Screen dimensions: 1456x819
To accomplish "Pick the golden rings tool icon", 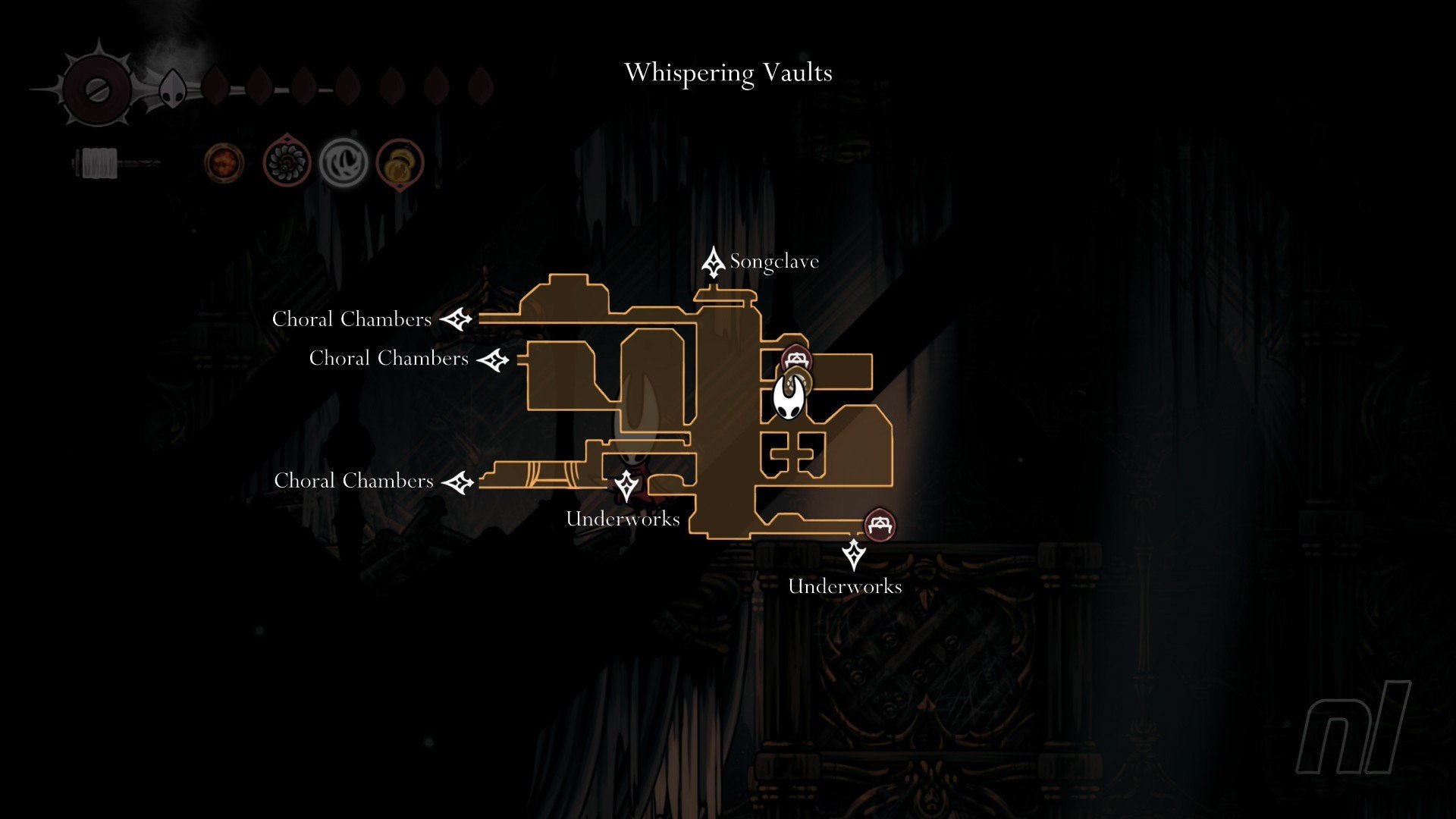I will tap(399, 164).
